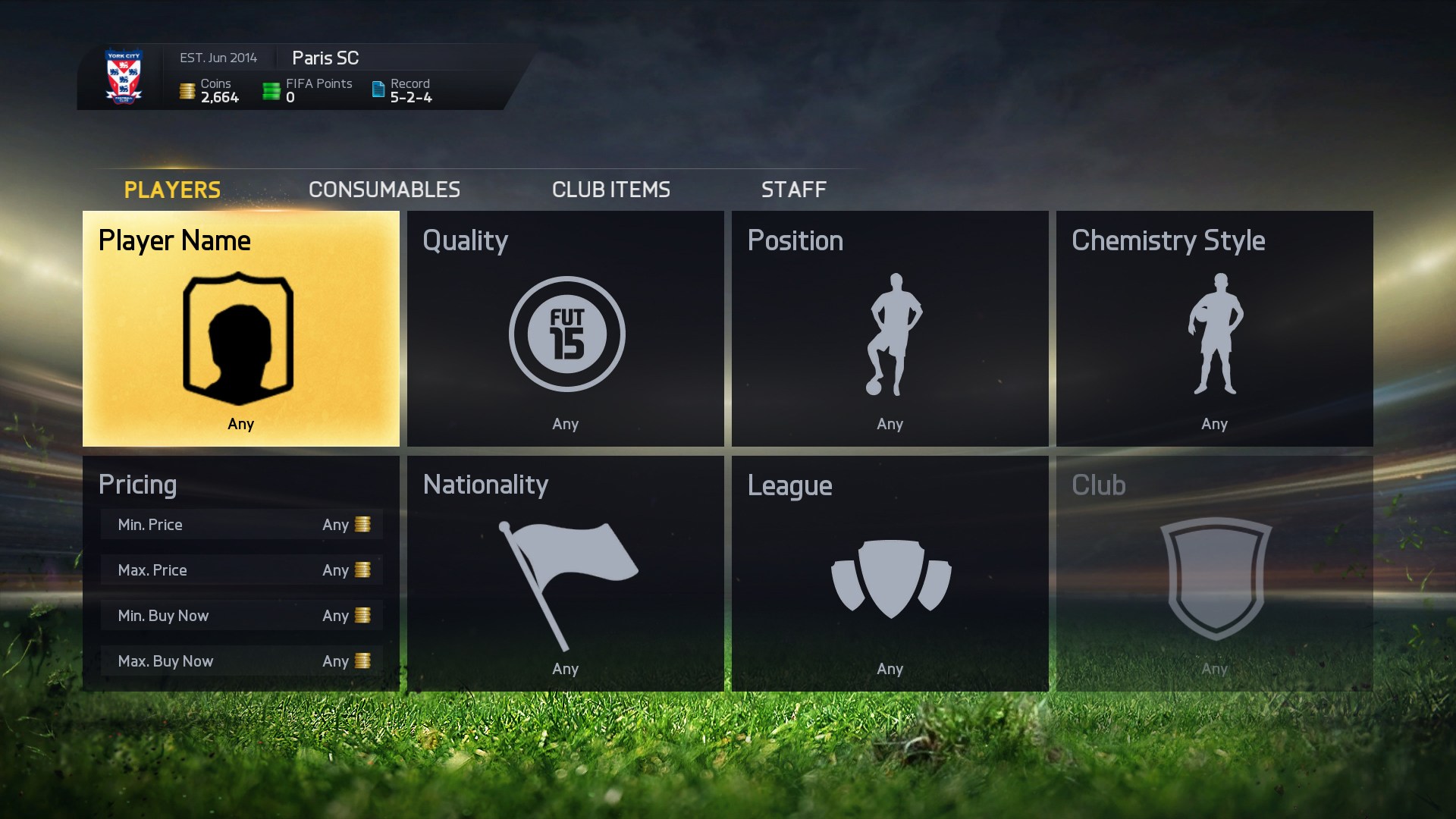
Task: Select the PLAYERS tab
Action: [171, 190]
